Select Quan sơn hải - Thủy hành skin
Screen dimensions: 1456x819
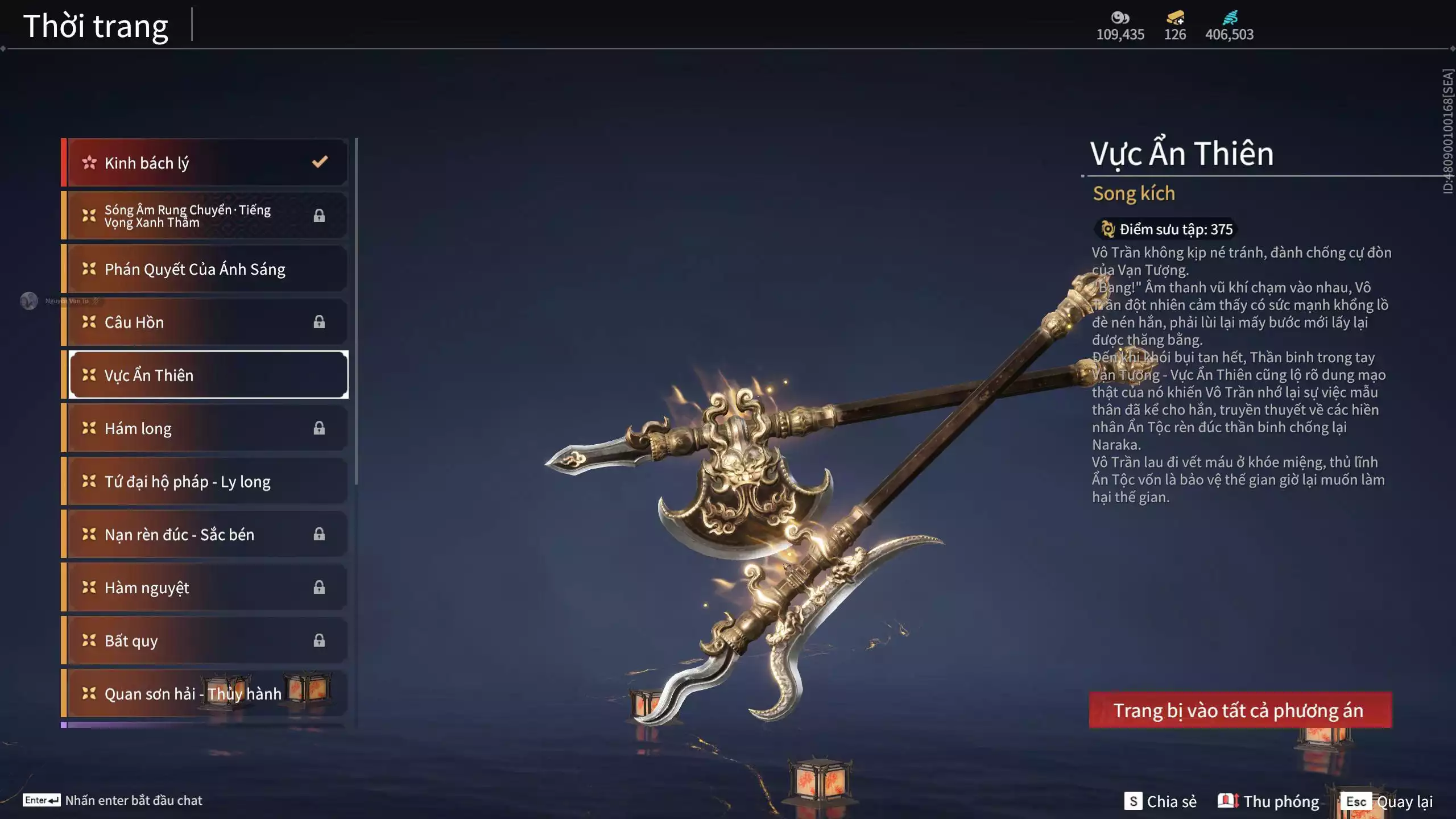(205, 694)
